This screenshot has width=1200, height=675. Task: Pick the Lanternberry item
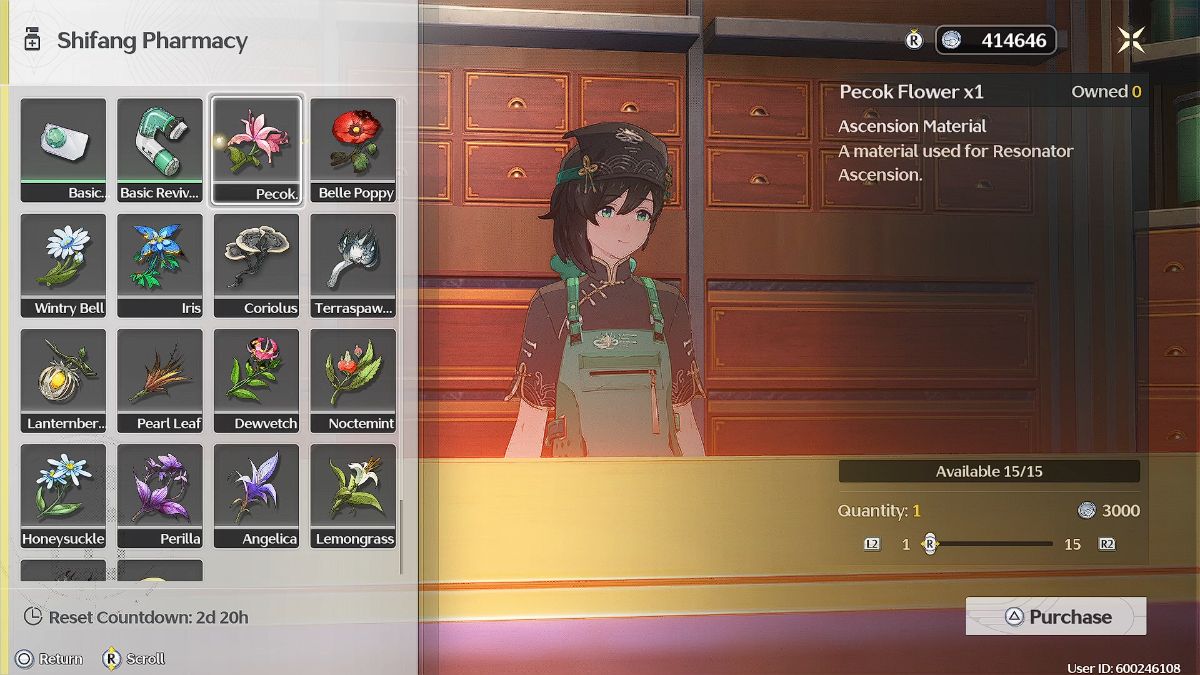tap(63, 380)
